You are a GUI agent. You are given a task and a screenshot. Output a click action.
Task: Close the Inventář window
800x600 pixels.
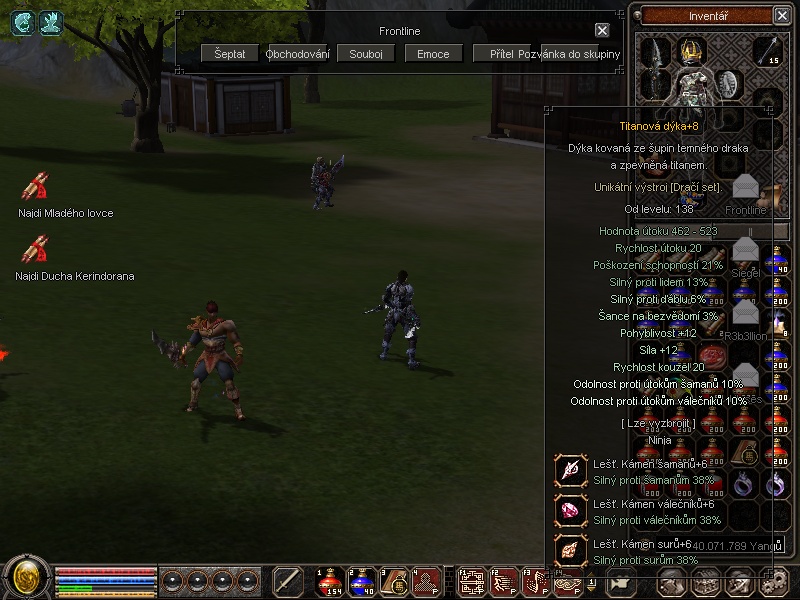(x=782, y=15)
